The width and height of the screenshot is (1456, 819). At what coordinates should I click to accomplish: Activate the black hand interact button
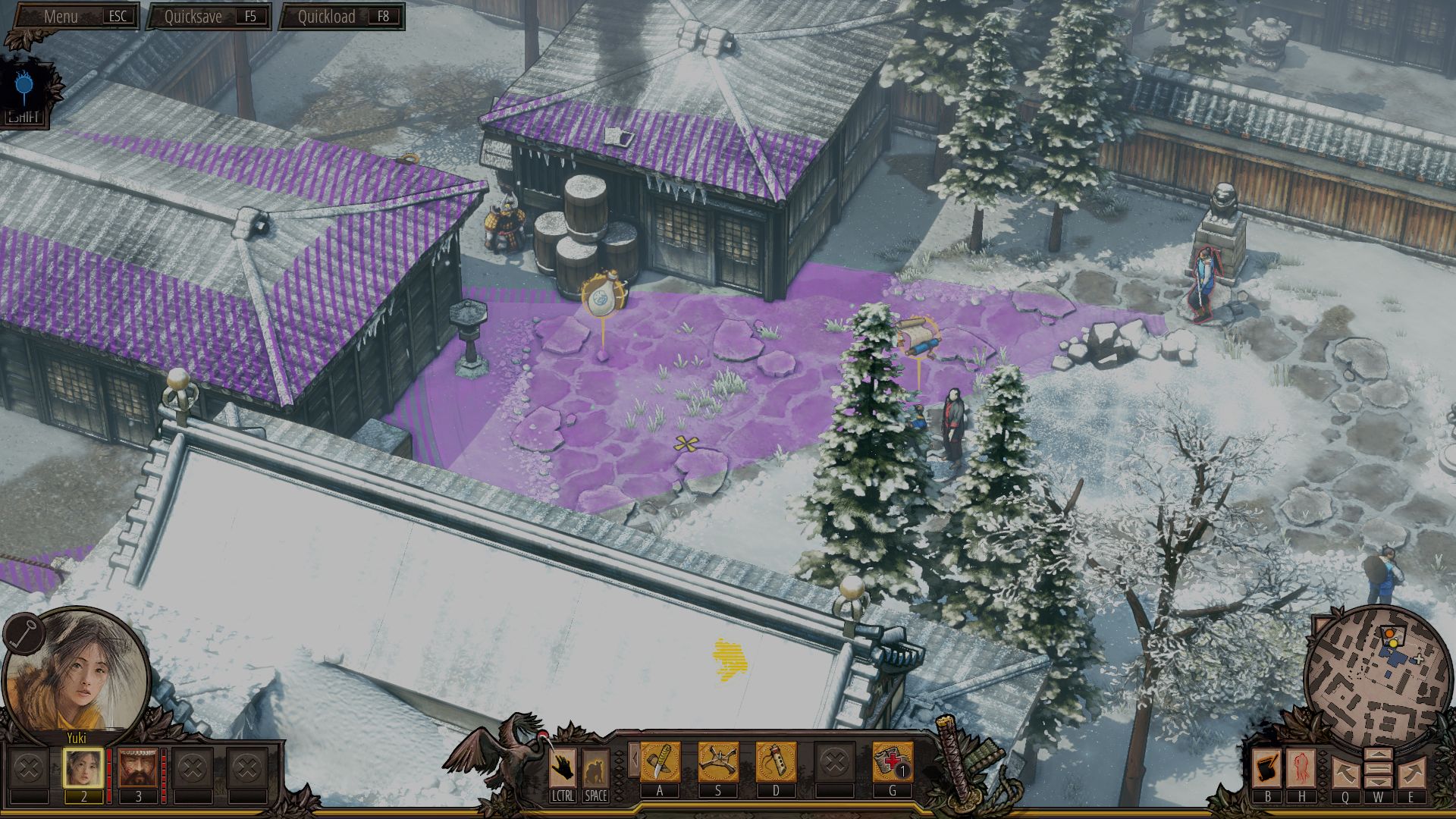click(562, 768)
